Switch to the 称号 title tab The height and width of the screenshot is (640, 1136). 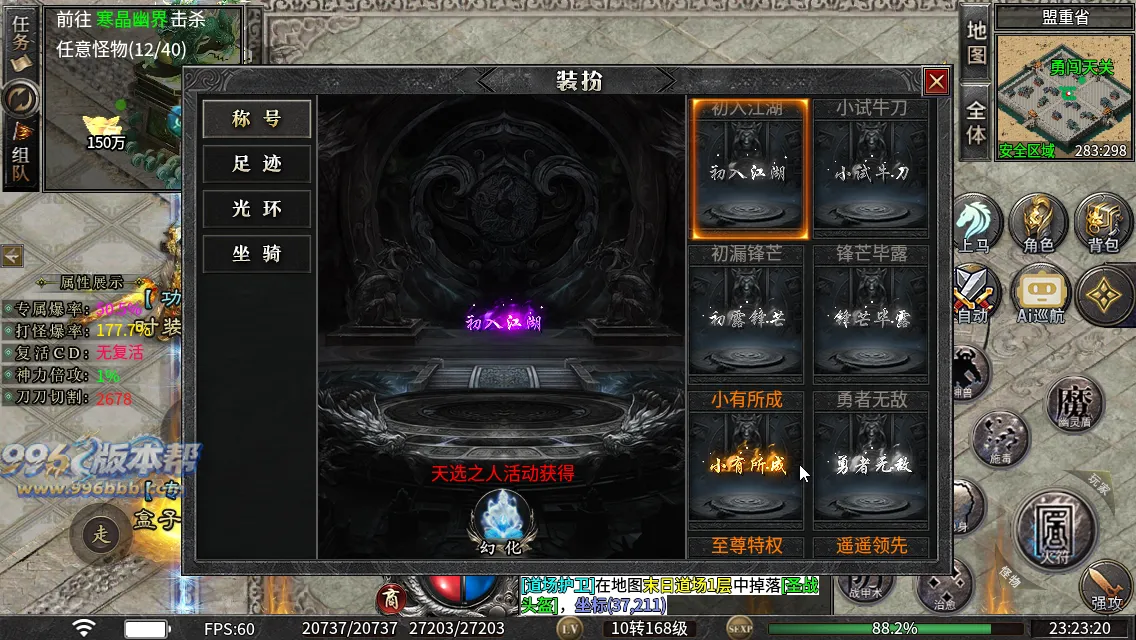[x=257, y=119]
